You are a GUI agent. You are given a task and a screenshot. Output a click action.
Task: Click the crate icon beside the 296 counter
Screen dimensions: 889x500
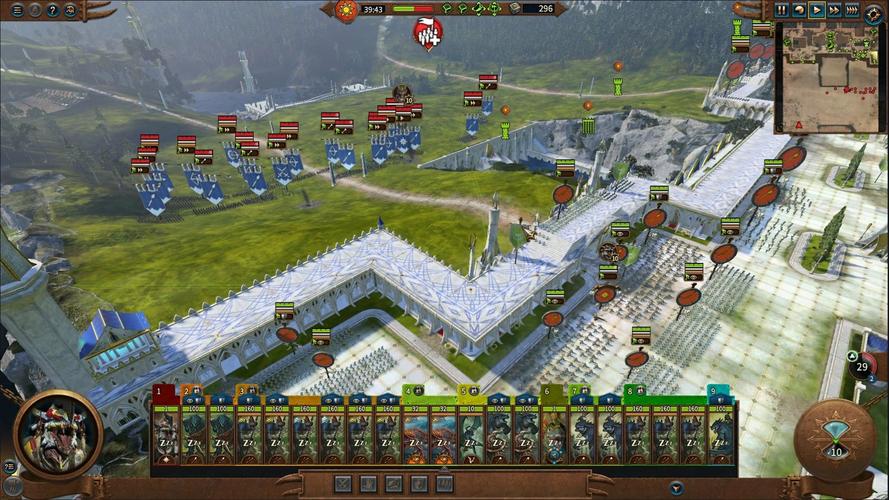[514, 9]
